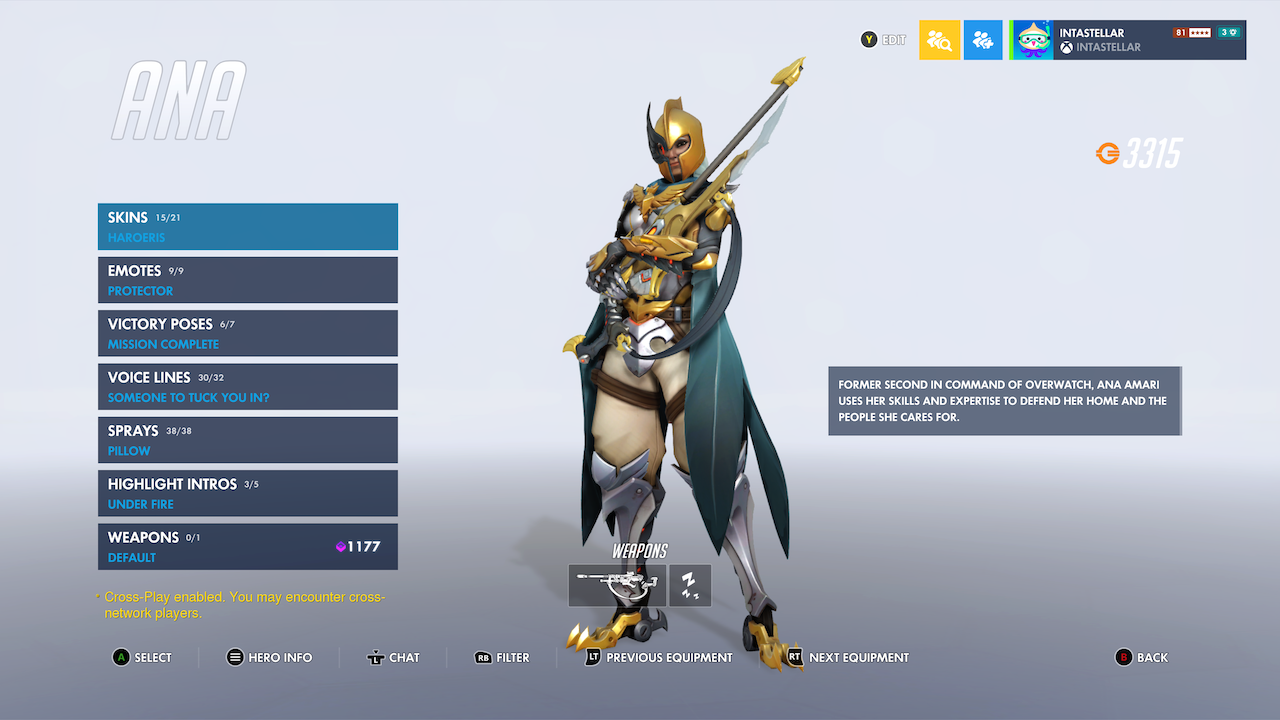The width and height of the screenshot is (1280, 720).
Task: Open the EMOTES category
Action: coord(248,279)
